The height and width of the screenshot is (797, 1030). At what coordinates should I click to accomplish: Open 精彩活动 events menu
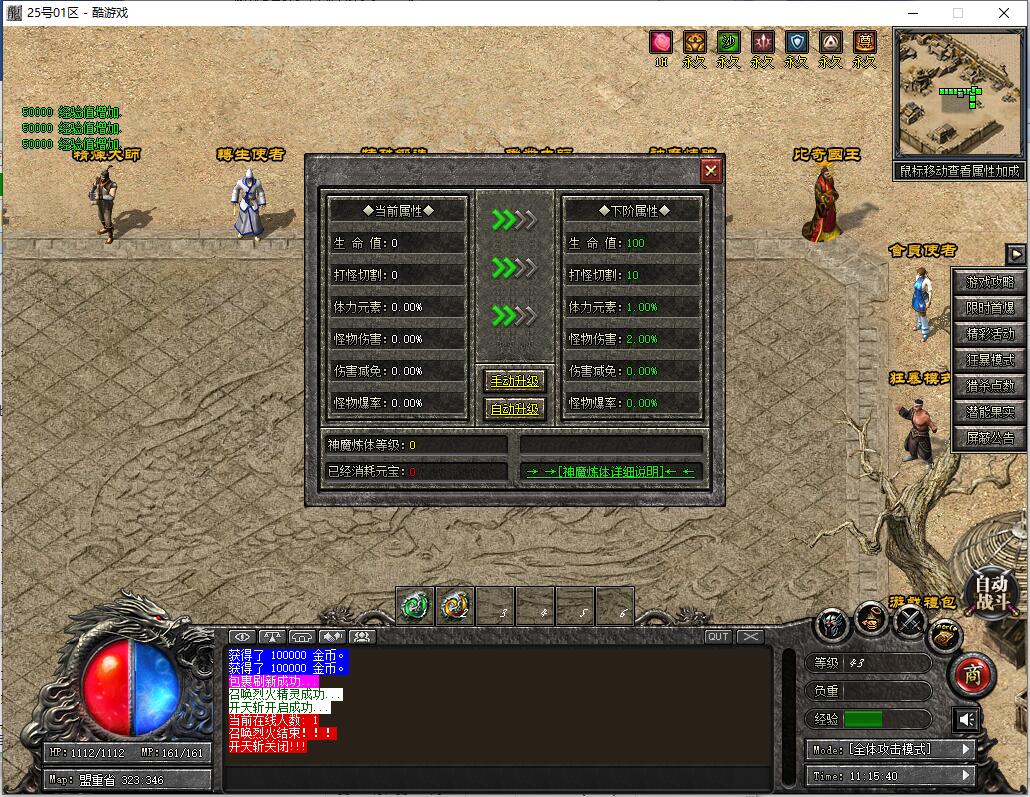tap(990, 334)
